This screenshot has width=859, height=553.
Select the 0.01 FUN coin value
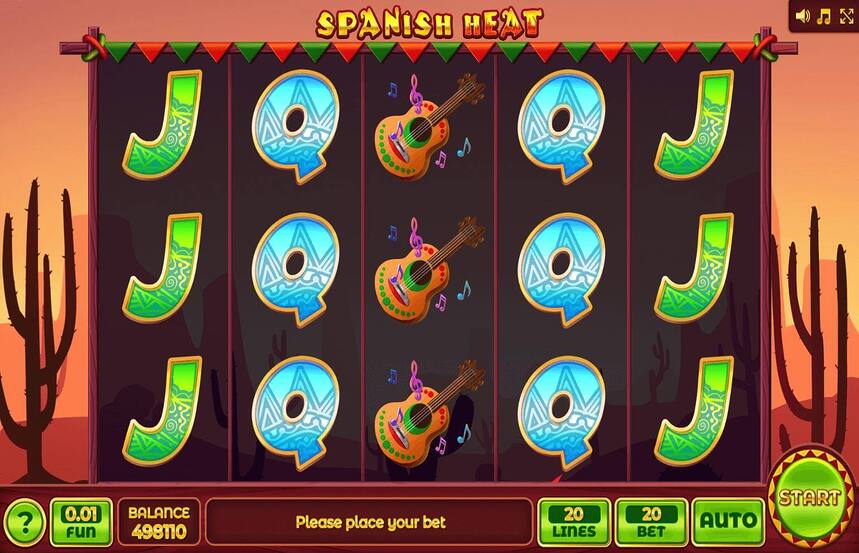click(81, 521)
